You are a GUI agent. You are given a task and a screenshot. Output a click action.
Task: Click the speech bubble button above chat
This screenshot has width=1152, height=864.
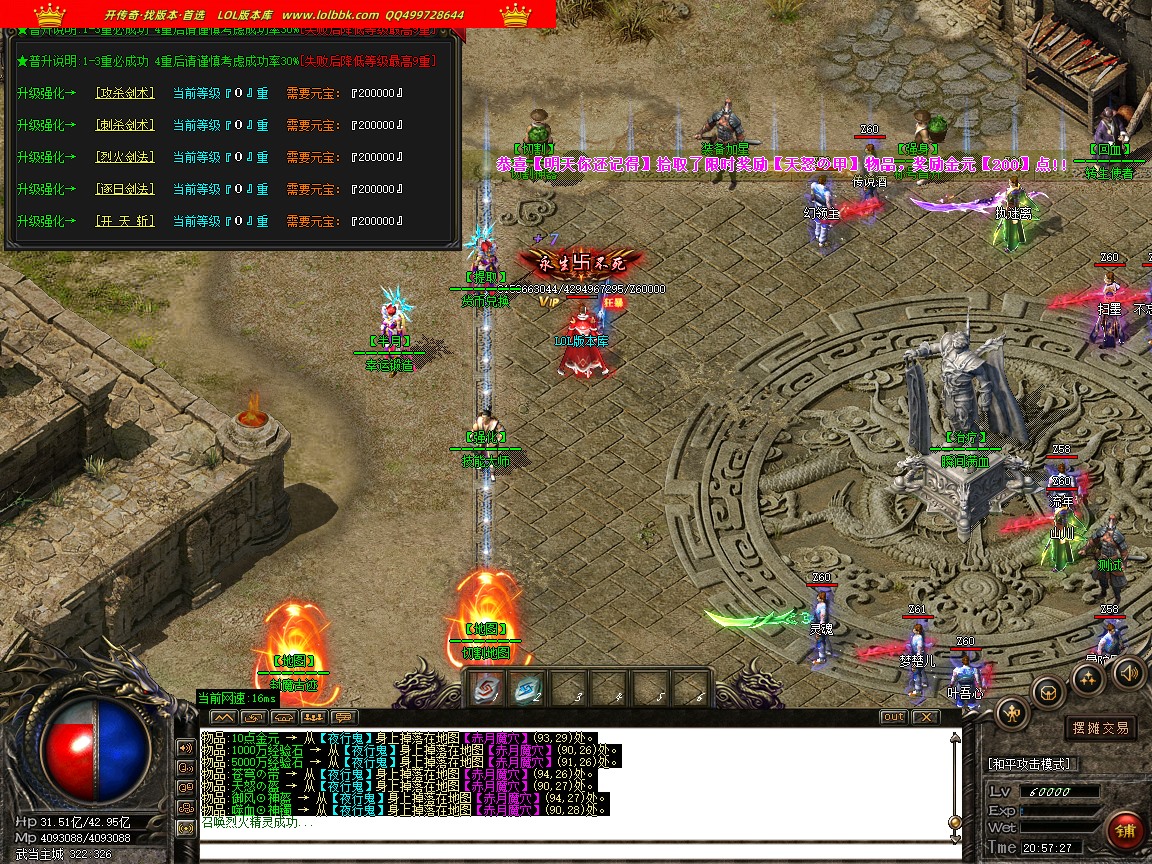[344, 717]
